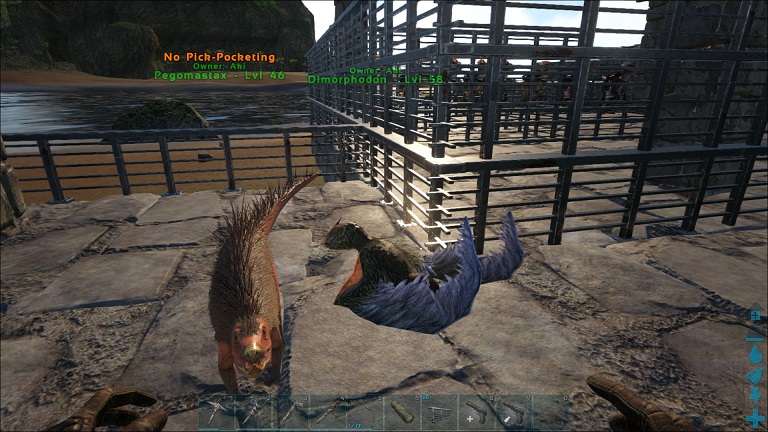Screen dimensions: 768x432
Task: Select the railing structure in hotbar slot 7
Action: pos(440,413)
